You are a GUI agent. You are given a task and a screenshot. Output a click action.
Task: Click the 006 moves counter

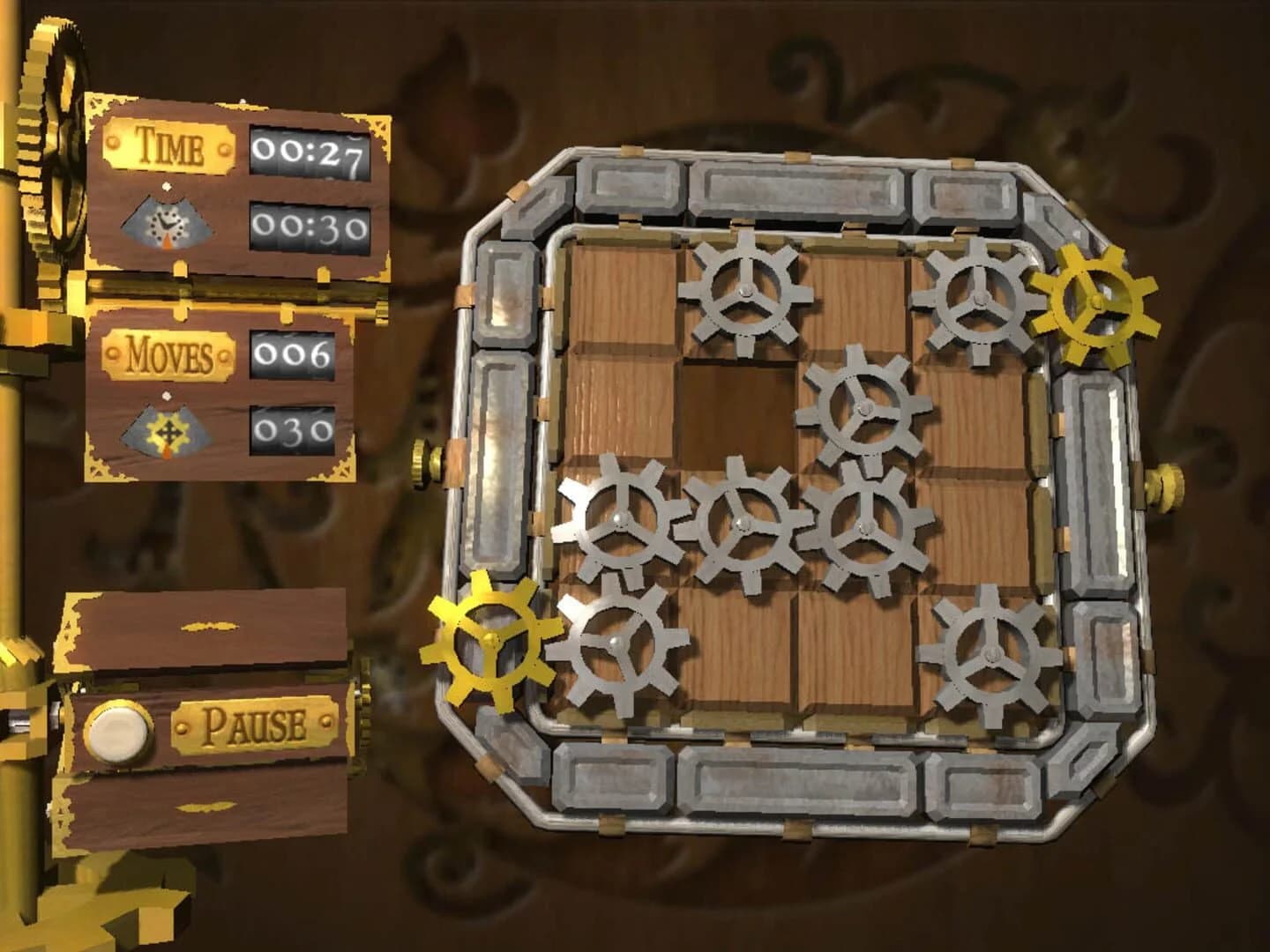(294, 353)
